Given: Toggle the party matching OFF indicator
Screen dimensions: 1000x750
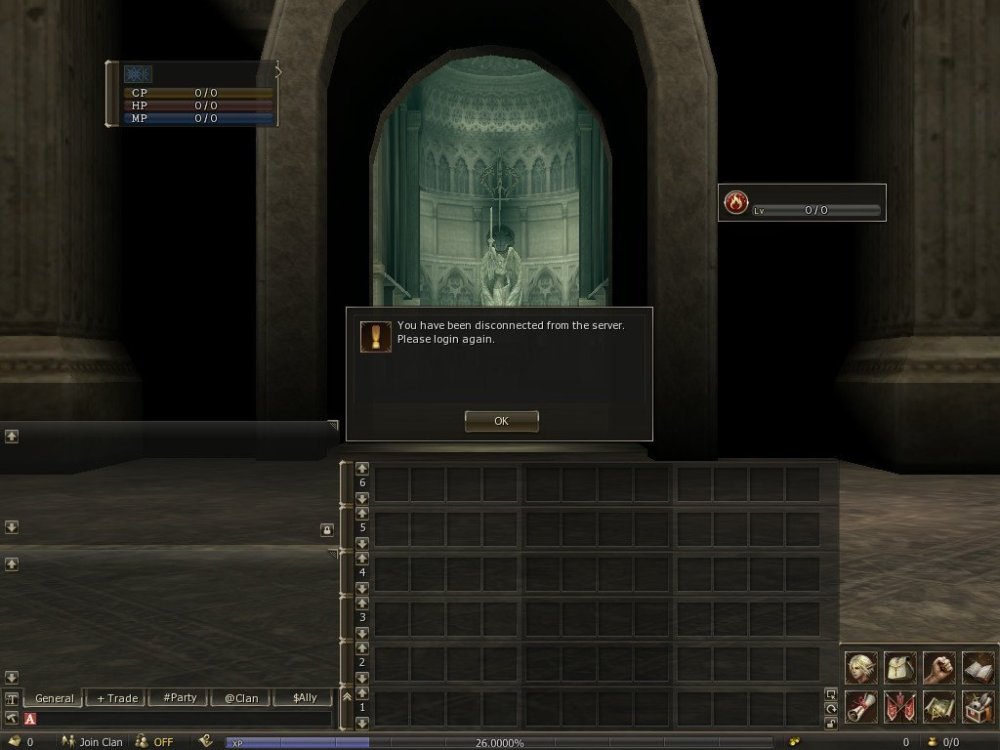Looking at the screenshot, I should pos(156,742).
